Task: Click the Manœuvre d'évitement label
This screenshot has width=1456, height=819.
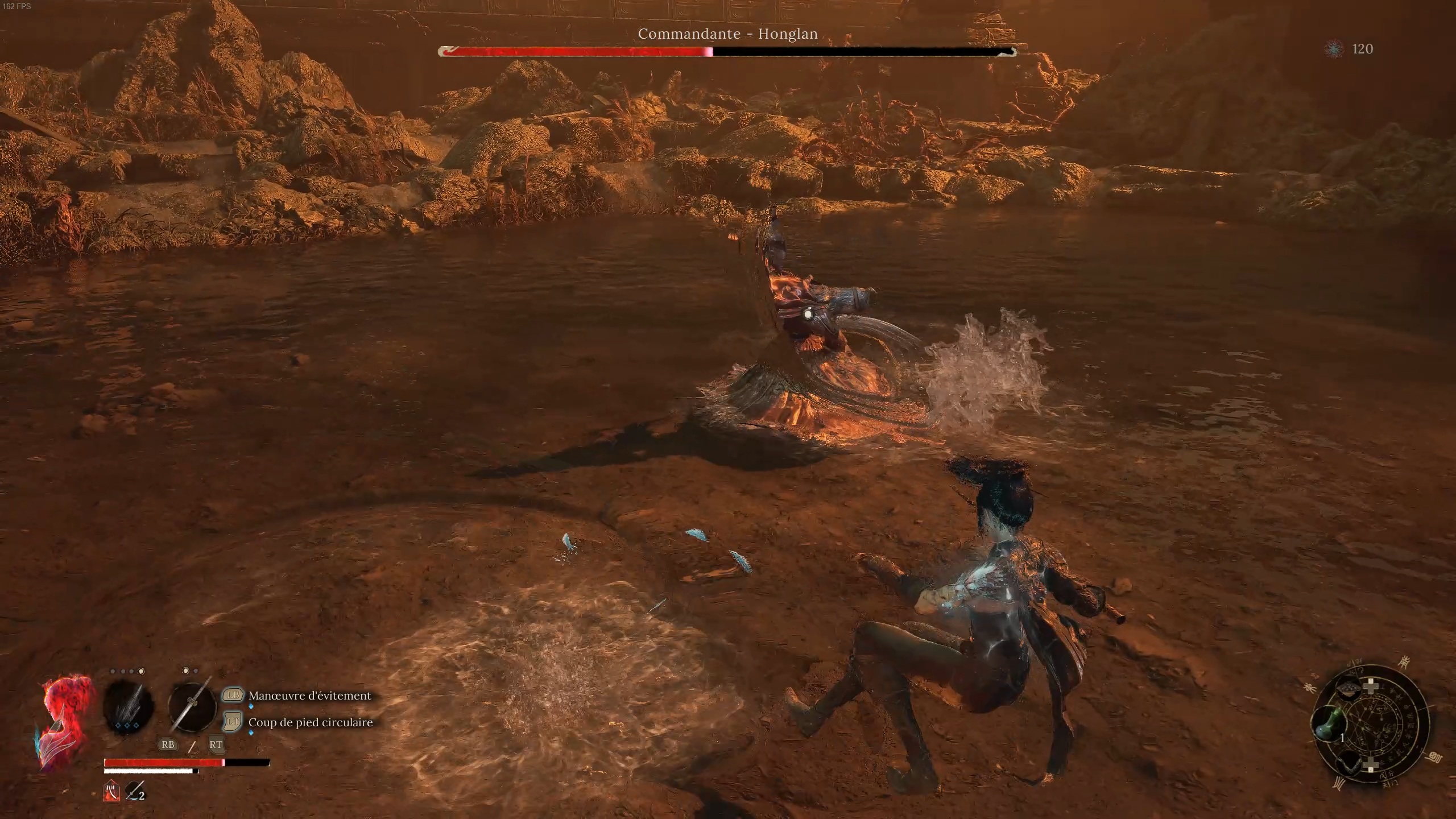Action: tap(309, 696)
